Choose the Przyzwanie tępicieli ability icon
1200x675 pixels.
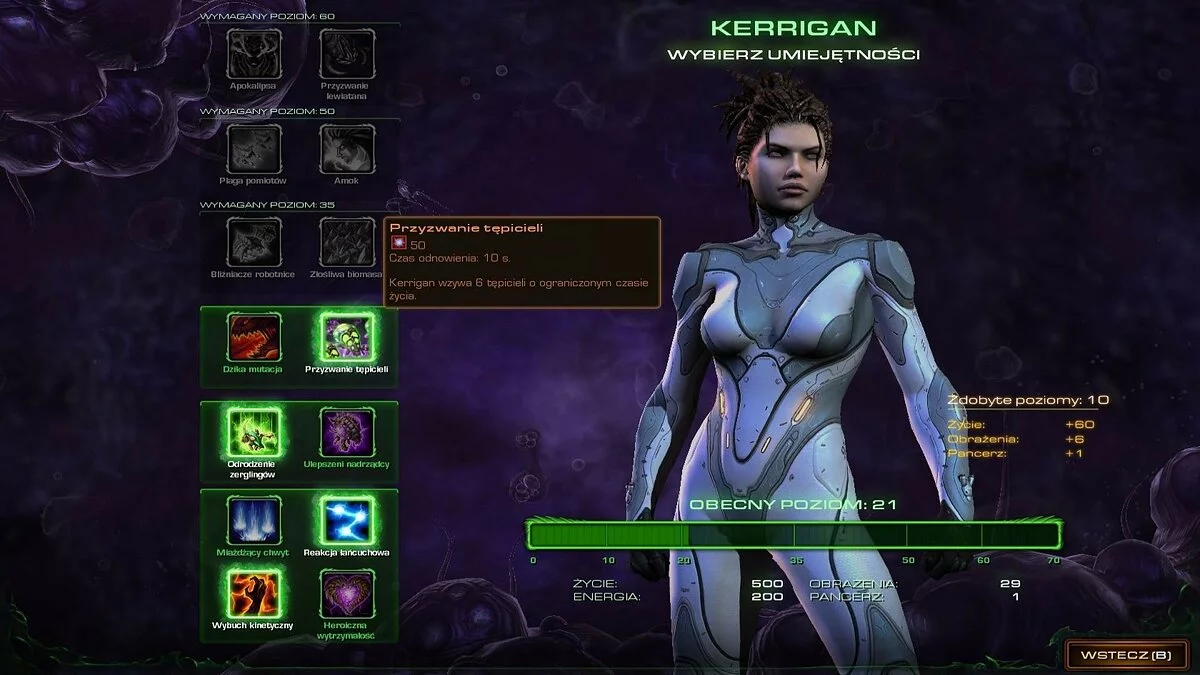point(346,337)
